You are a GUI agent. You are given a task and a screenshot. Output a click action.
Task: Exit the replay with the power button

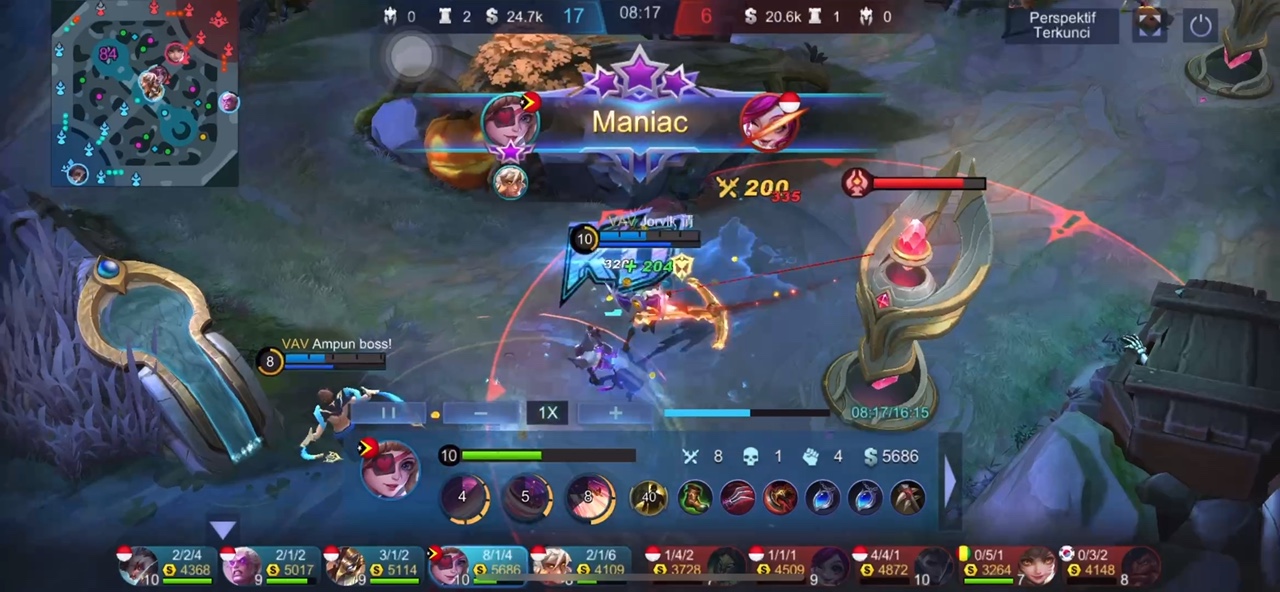tap(1200, 25)
